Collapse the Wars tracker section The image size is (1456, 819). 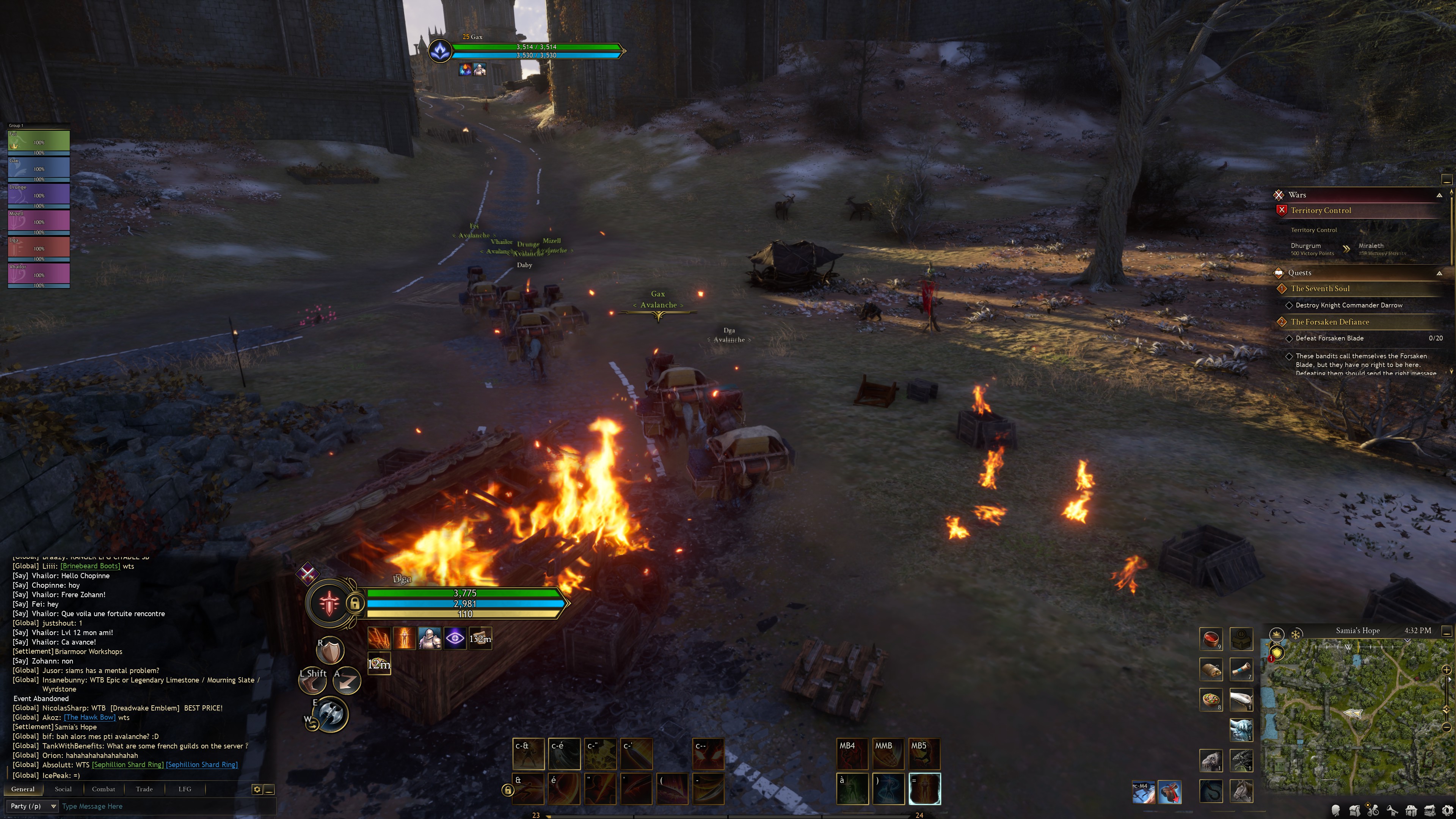click(1439, 195)
